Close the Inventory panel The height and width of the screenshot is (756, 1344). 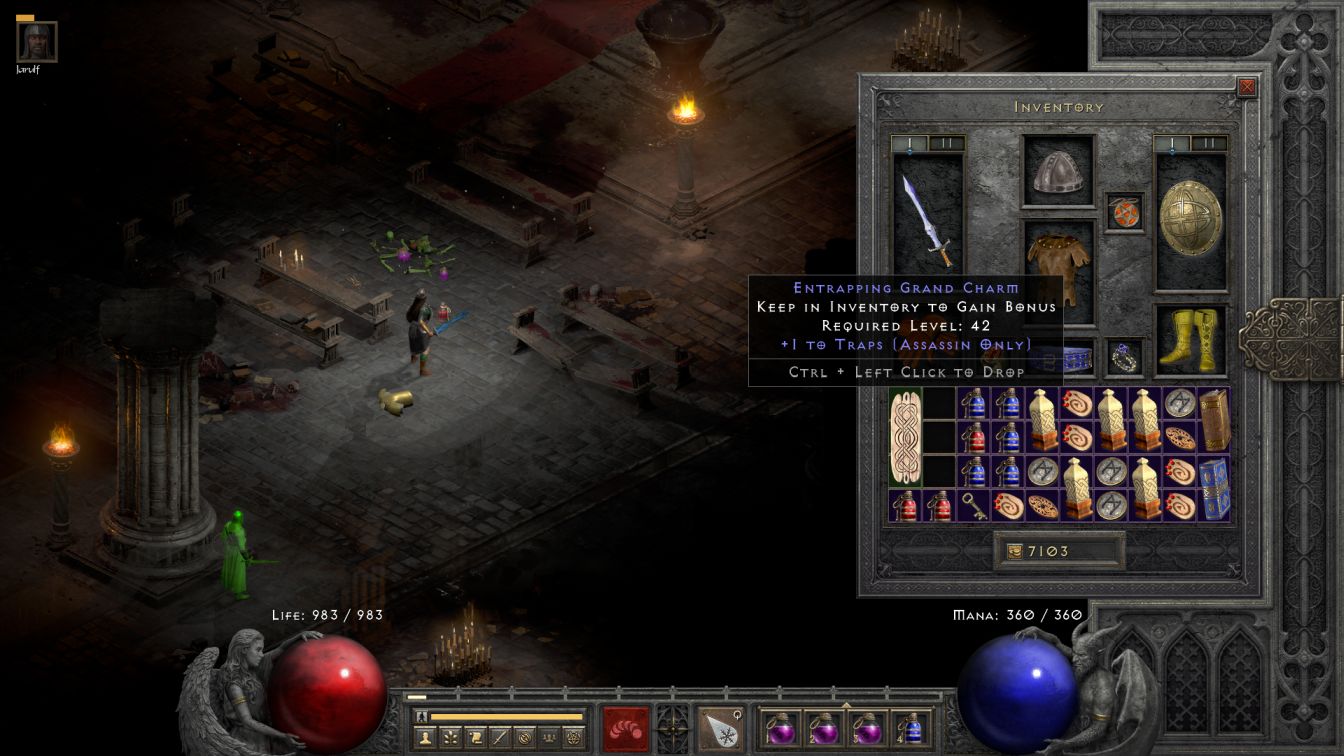(x=1246, y=87)
